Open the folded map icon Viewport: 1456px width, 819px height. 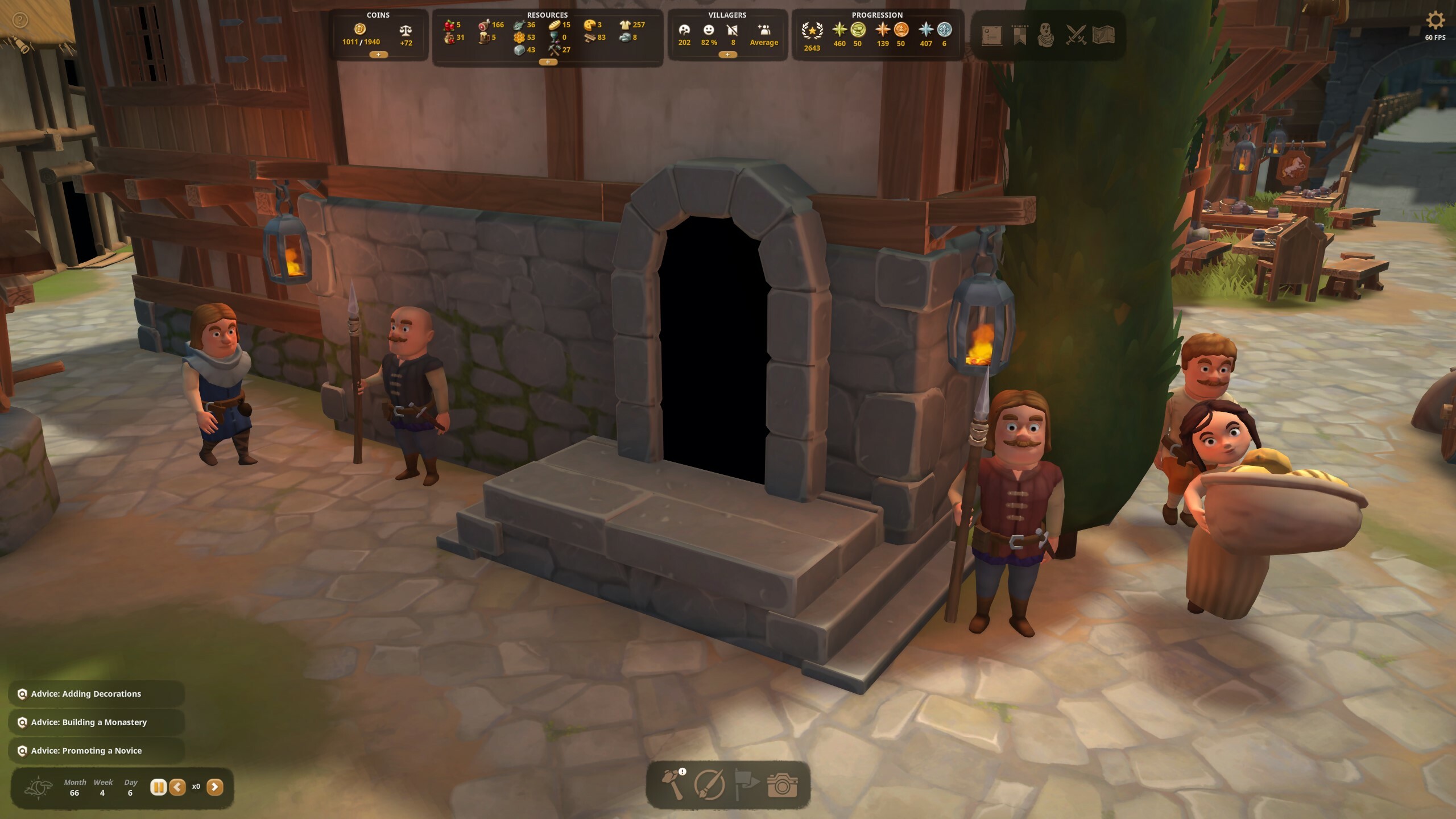point(1103,35)
